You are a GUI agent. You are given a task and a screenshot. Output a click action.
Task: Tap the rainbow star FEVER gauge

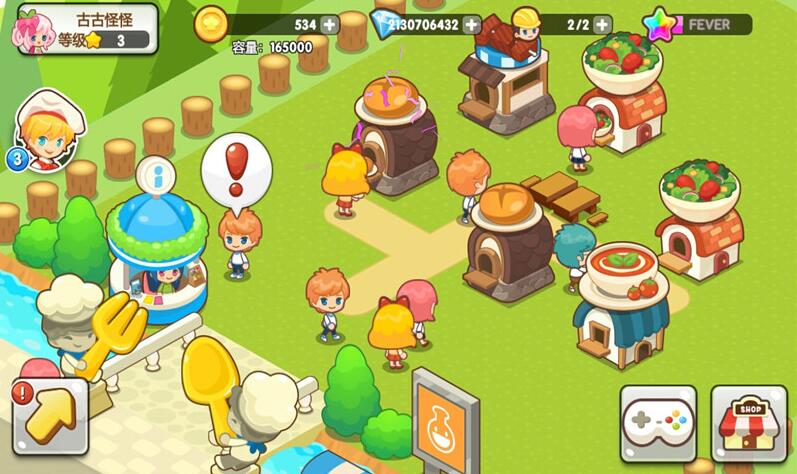[x=700, y=24]
